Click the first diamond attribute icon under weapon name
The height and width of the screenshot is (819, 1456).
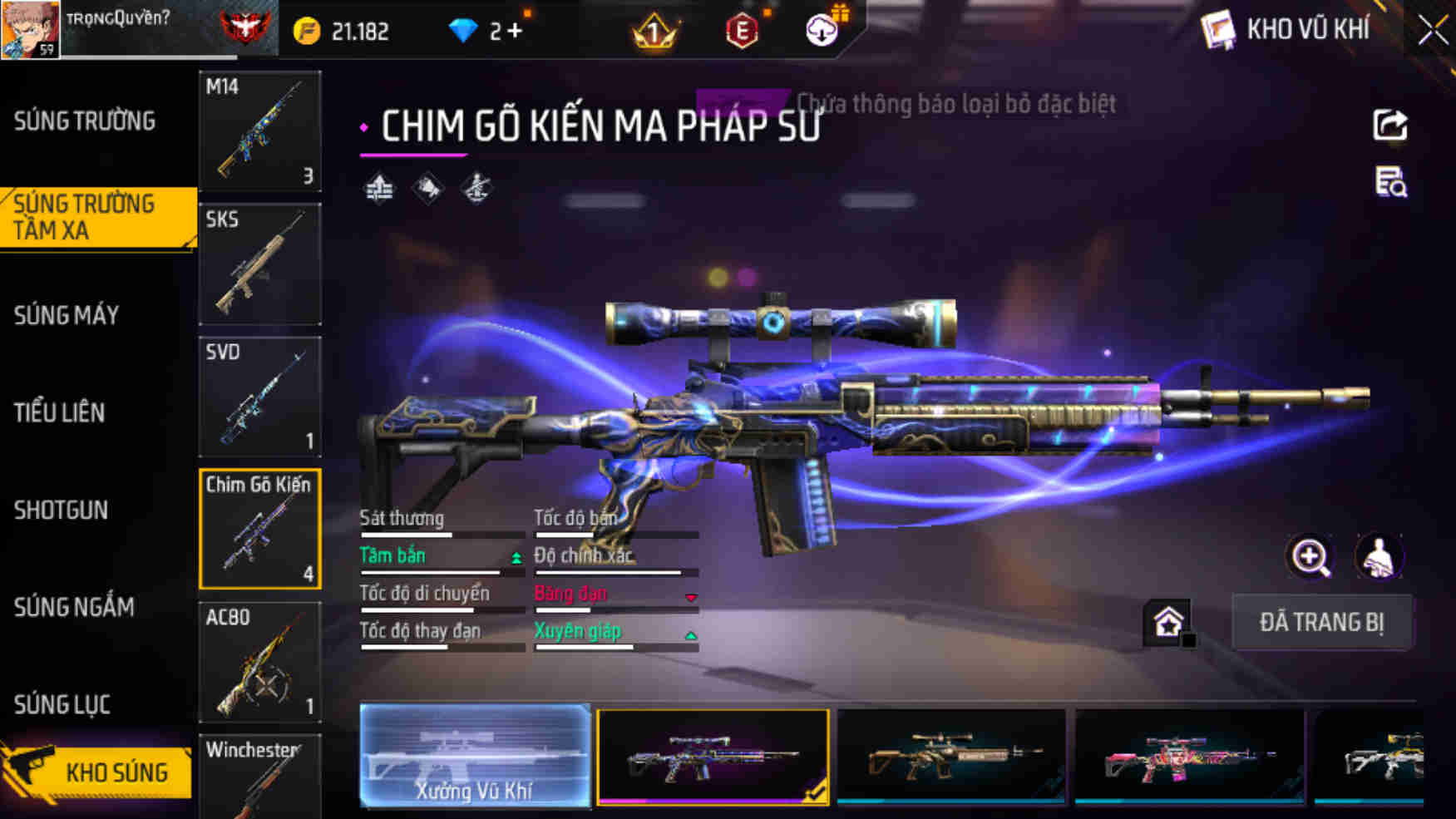point(379,186)
